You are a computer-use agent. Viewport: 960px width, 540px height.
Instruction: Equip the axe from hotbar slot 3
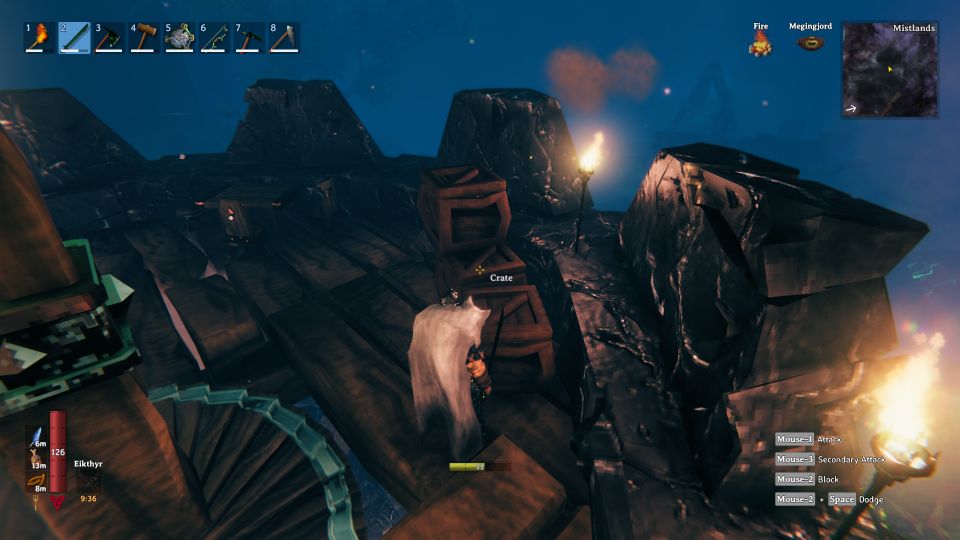coord(110,38)
